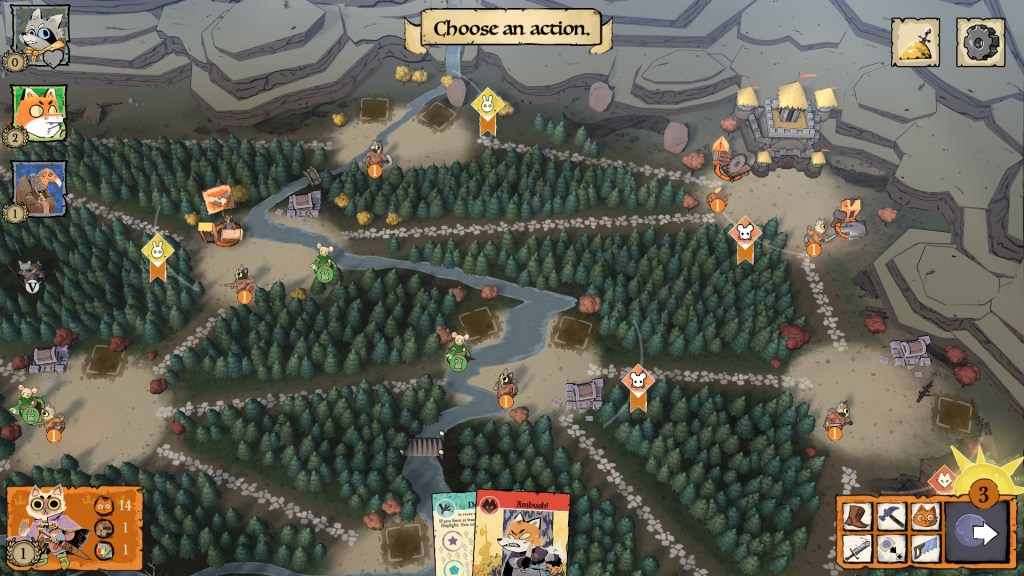The image size is (1024, 576).
Task: Open the gold pile crafted items panel
Action: pyautogui.click(x=916, y=43)
